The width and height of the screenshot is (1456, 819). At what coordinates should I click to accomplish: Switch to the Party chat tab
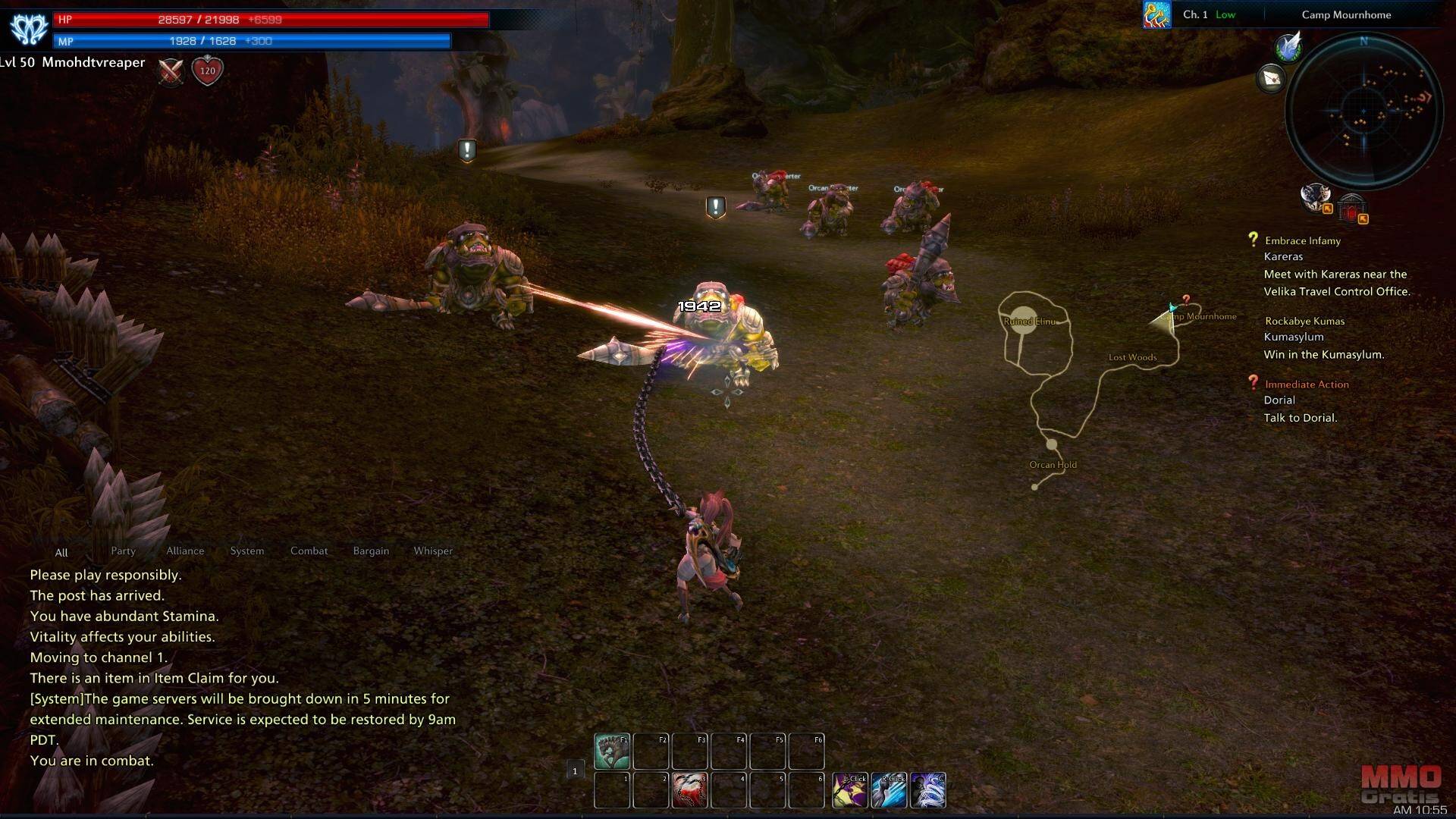(x=123, y=551)
